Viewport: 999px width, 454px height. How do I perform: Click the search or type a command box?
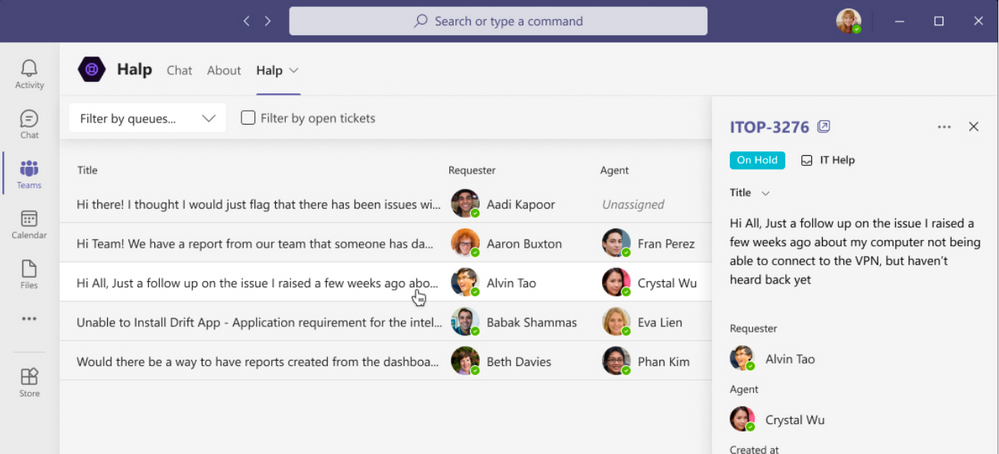tap(498, 21)
